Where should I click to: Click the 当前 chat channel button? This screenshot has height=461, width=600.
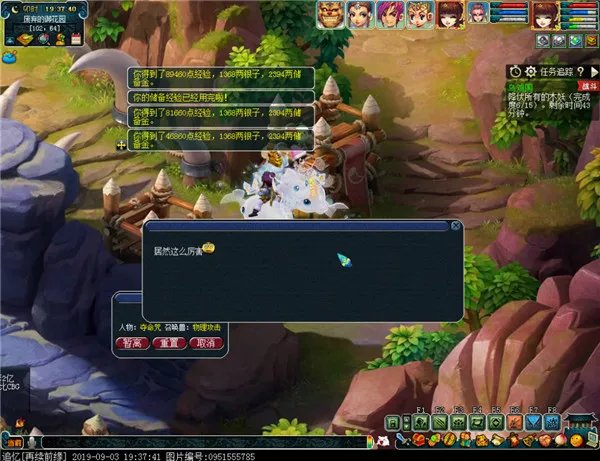pos(12,441)
